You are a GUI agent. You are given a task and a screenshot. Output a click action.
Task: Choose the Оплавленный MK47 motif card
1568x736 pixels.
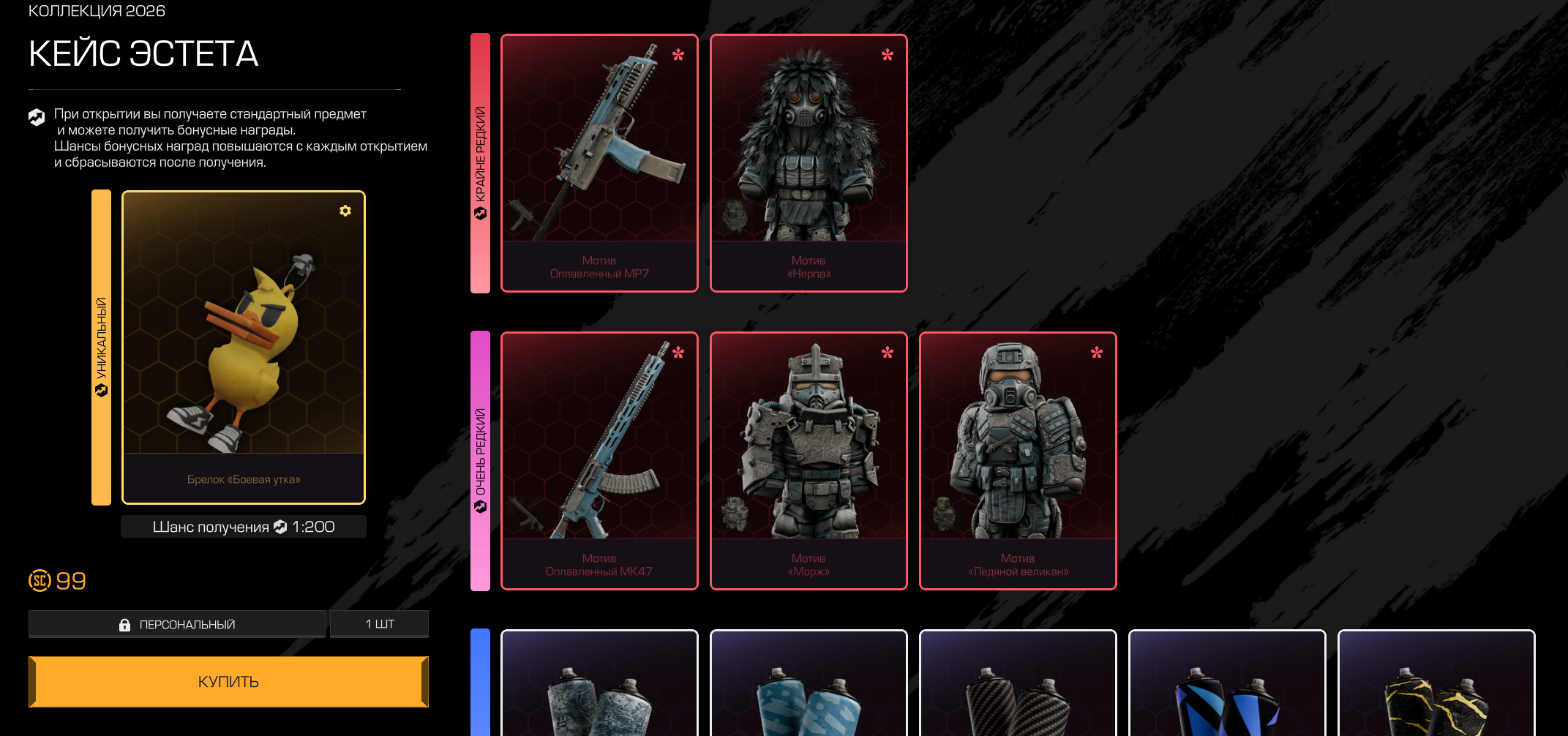(x=599, y=461)
